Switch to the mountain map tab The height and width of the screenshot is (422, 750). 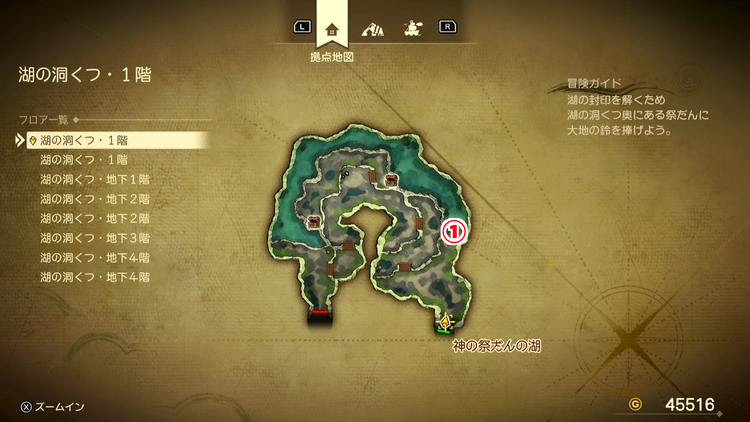[x=372, y=27]
